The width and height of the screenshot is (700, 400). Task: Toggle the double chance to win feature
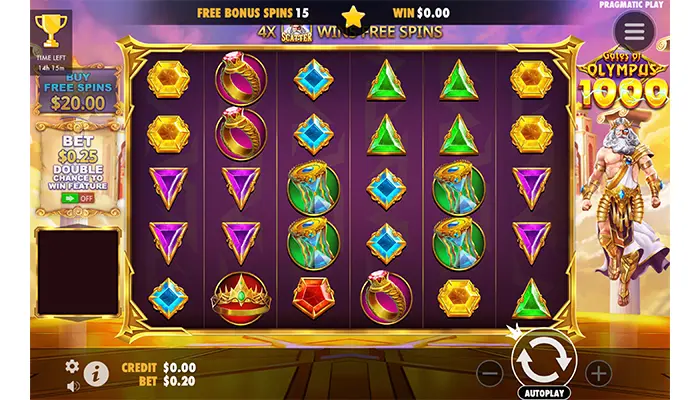[x=77, y=198]
